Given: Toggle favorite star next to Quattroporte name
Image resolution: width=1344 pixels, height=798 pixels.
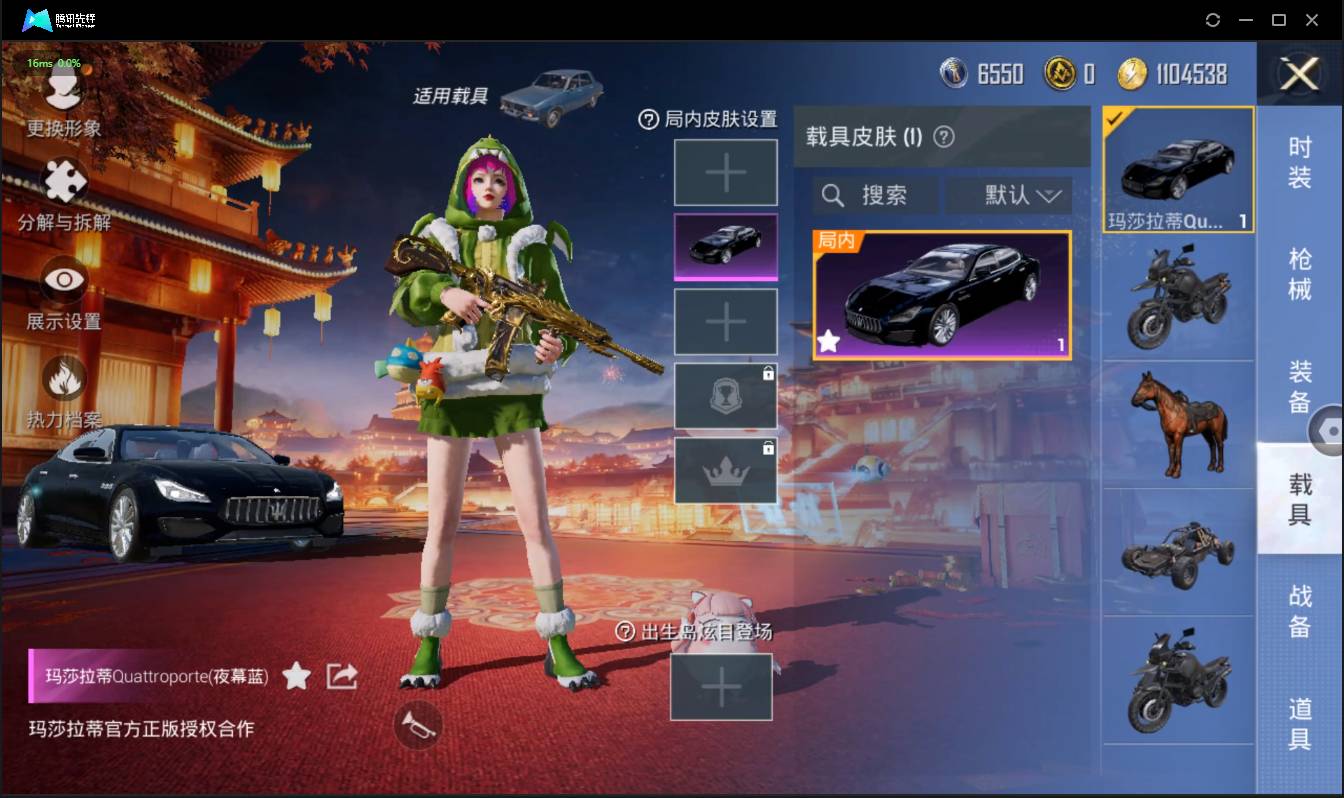Looking at the screenshot, I should 296,676.
